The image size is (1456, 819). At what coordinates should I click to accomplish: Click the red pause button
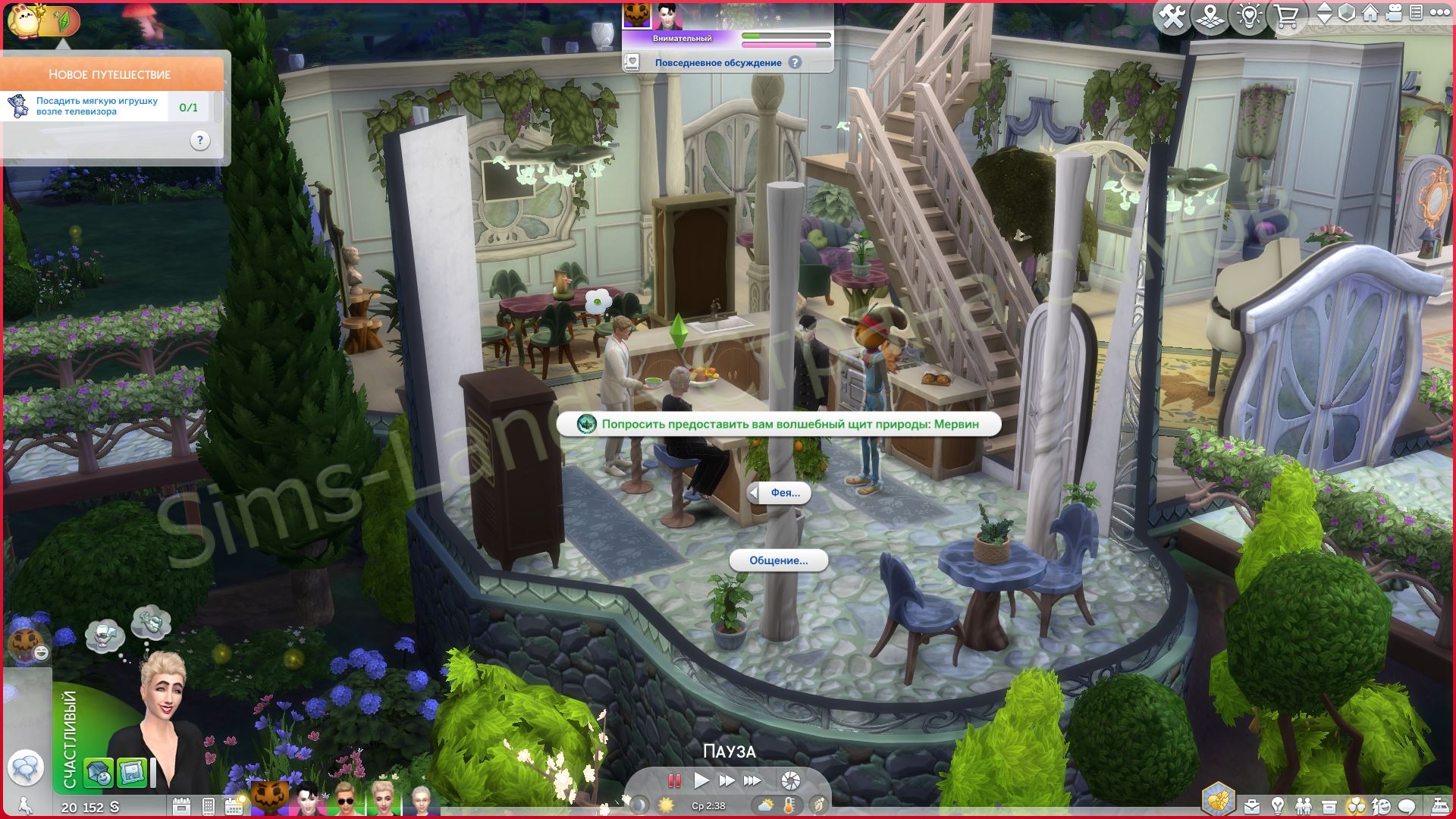[673, 780]
